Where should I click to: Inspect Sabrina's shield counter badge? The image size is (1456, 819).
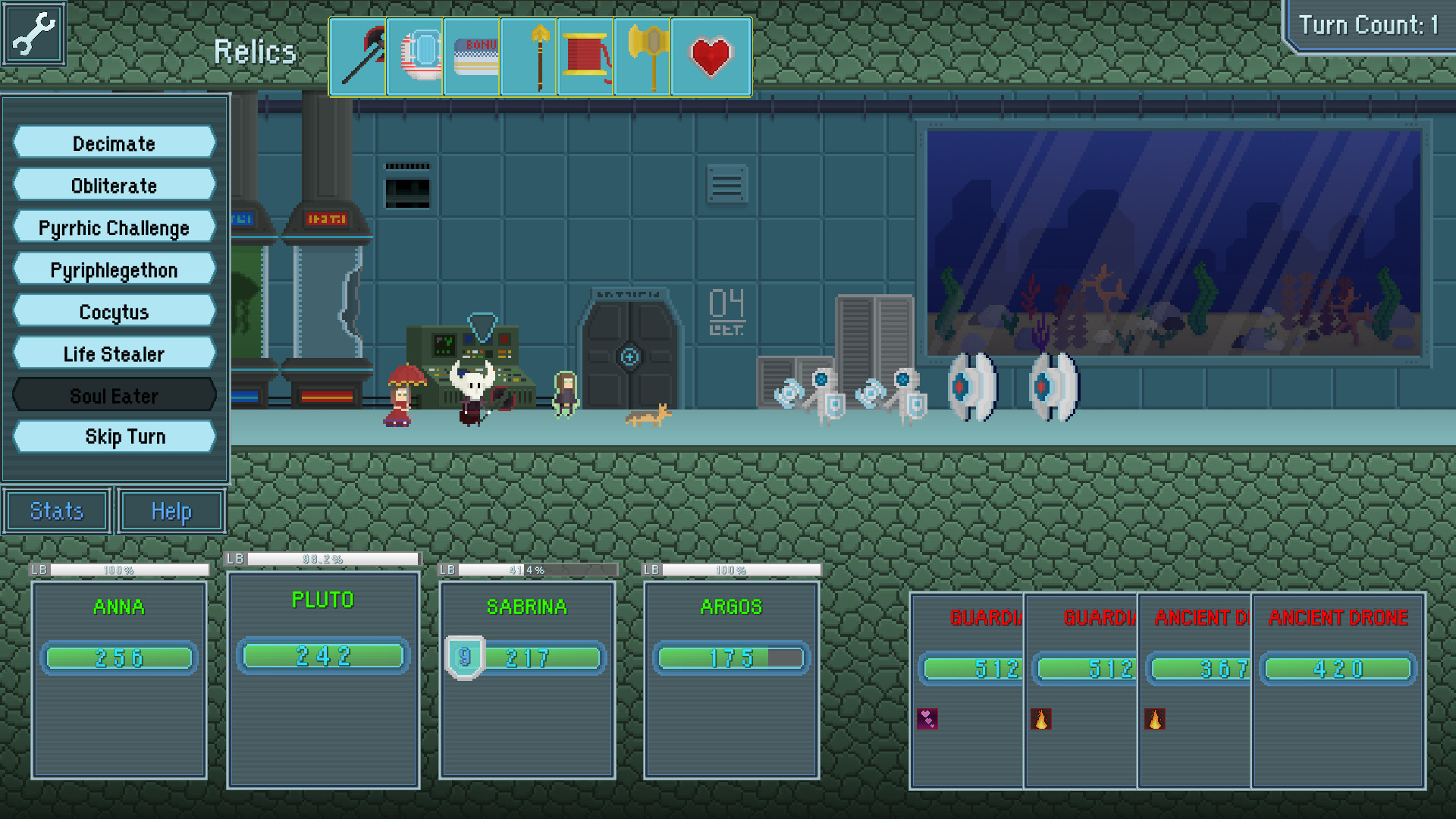(463, 658)
